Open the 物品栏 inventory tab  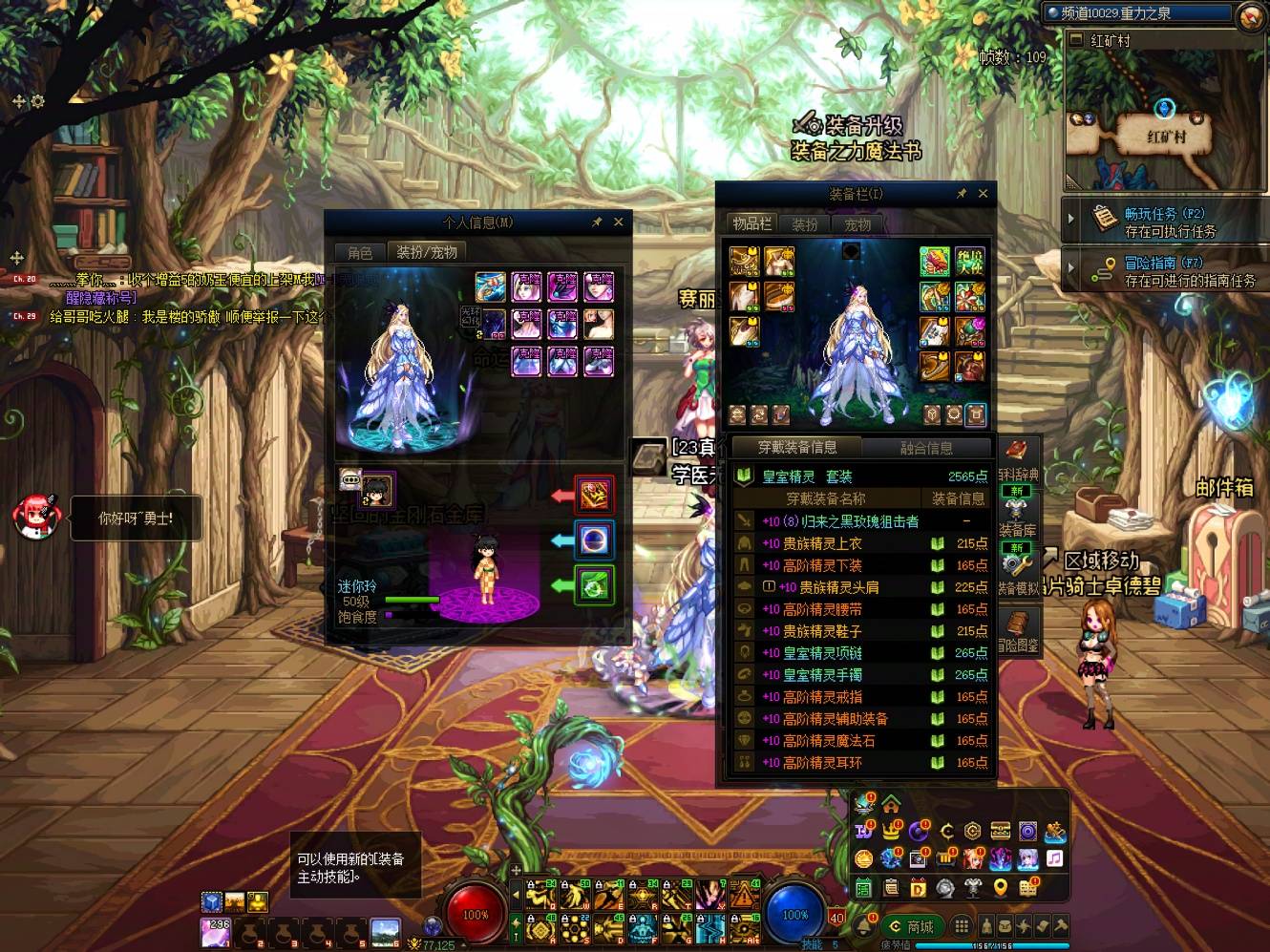(751, 223)
